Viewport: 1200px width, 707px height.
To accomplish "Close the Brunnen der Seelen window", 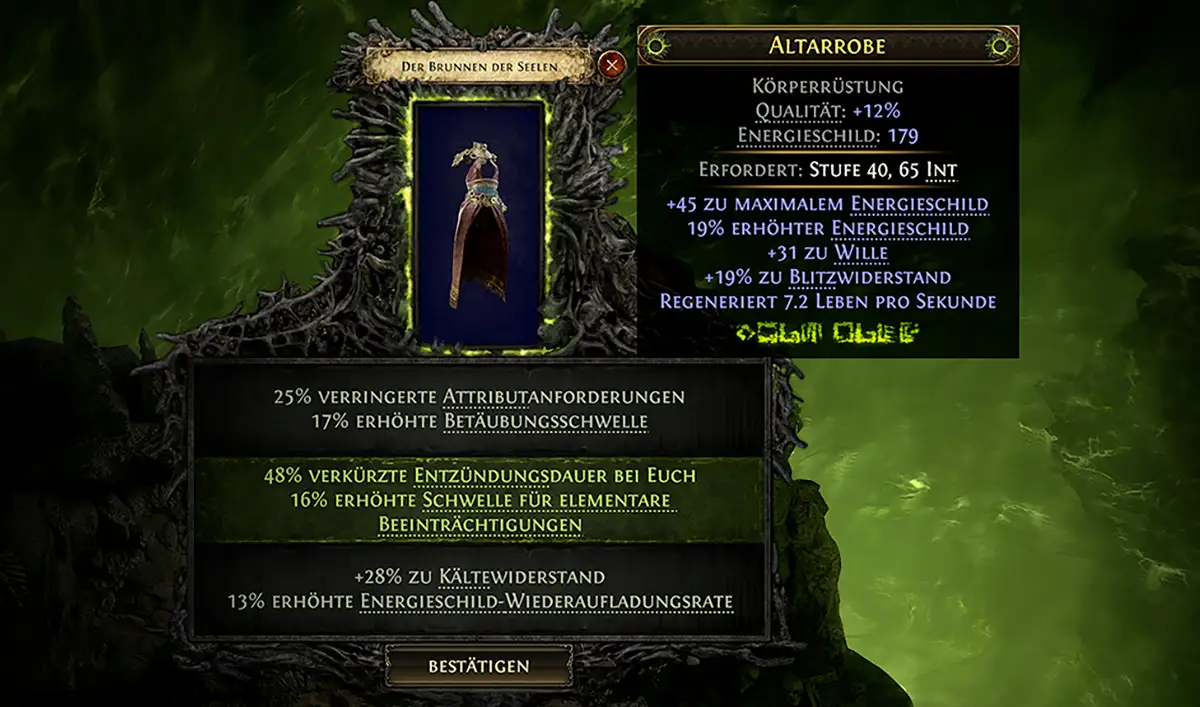I will (611, 66).
